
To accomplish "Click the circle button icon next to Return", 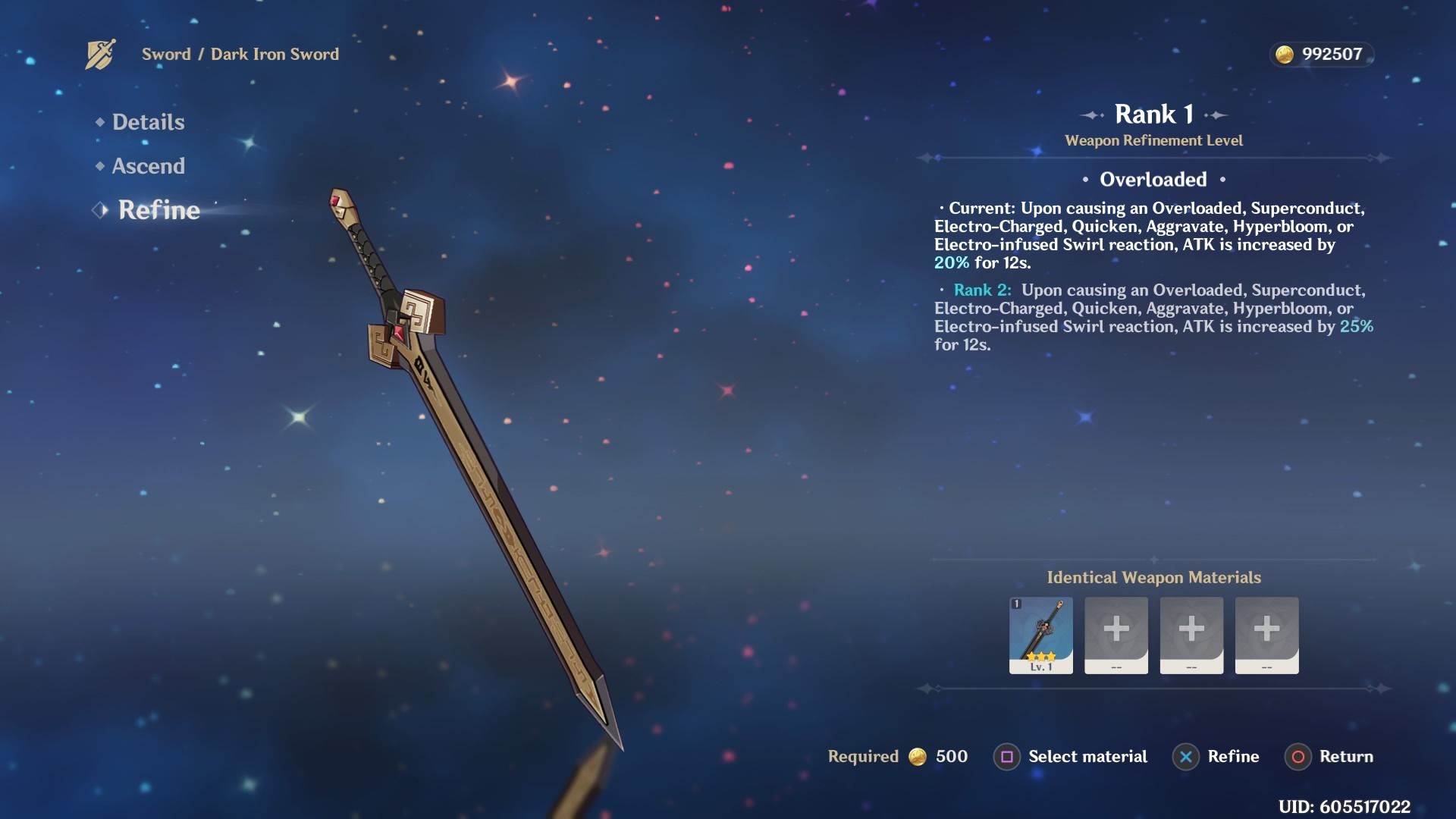I will point(1298,757).
